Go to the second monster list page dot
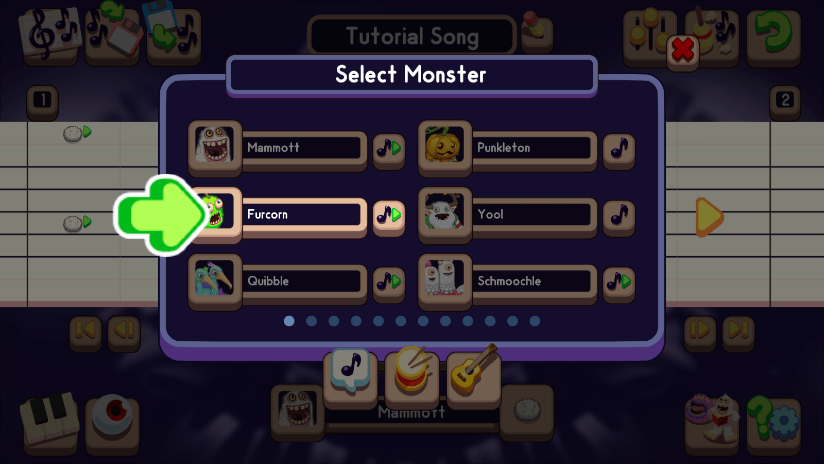 click(311, 321)
